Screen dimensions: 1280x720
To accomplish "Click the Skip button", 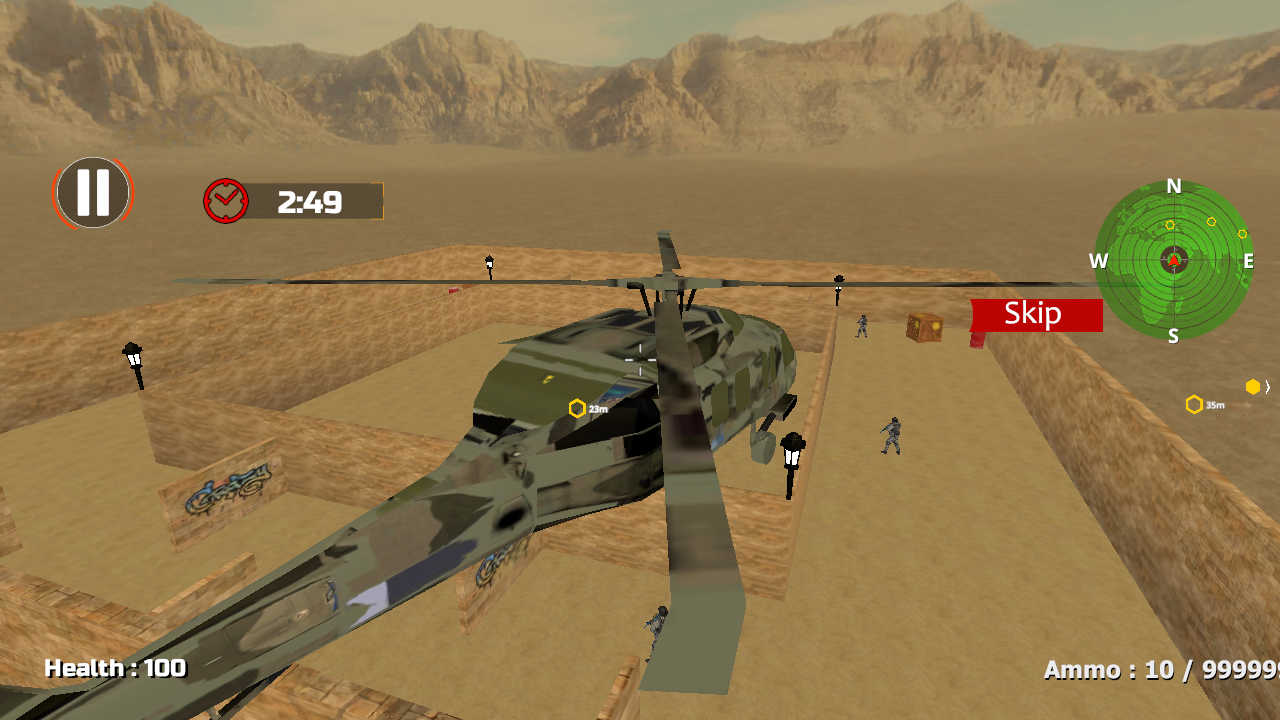I will pyautogui.click(x=1034, y=314).
